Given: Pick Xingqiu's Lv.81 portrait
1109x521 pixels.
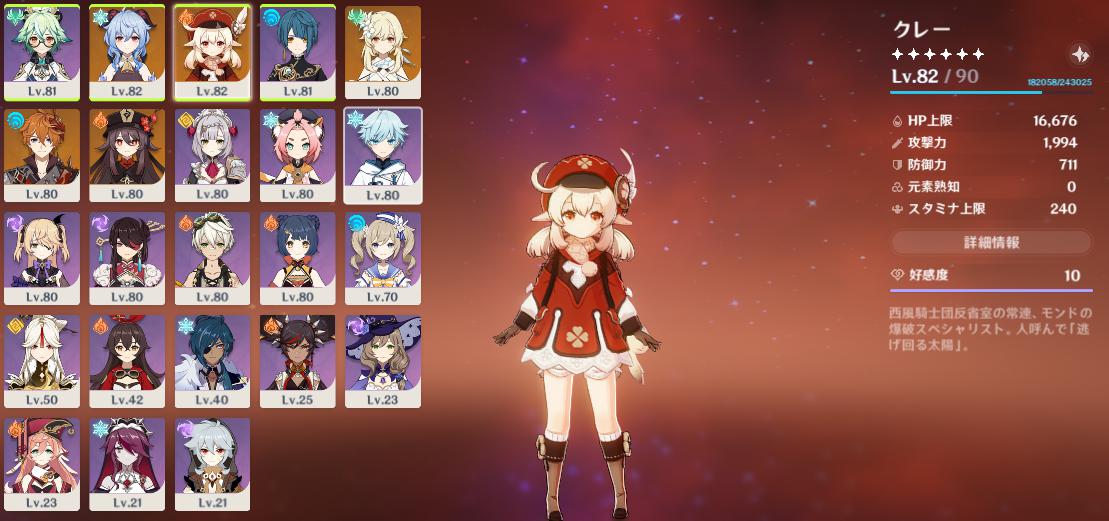Looking at the screenshot, I should 297,52.
